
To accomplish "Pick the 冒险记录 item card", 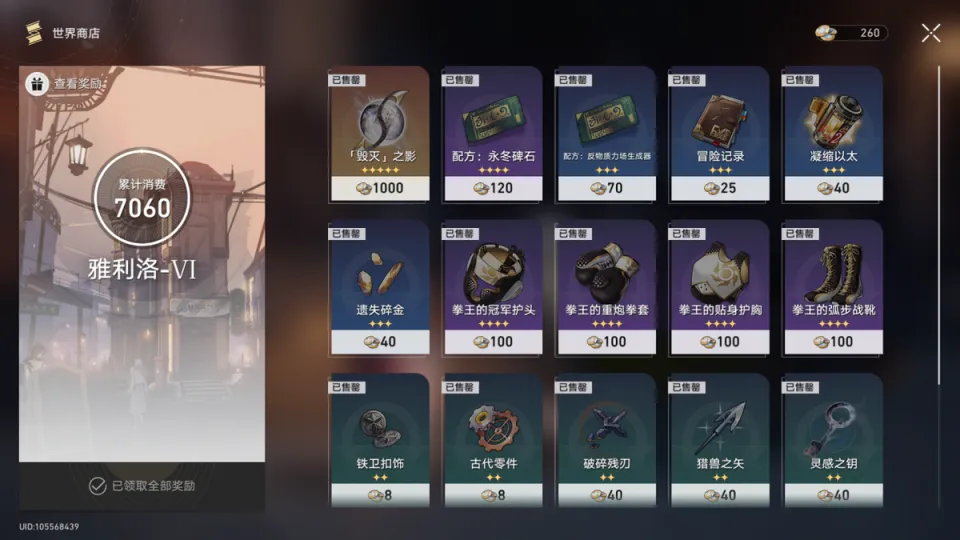I will pos(719,134).
